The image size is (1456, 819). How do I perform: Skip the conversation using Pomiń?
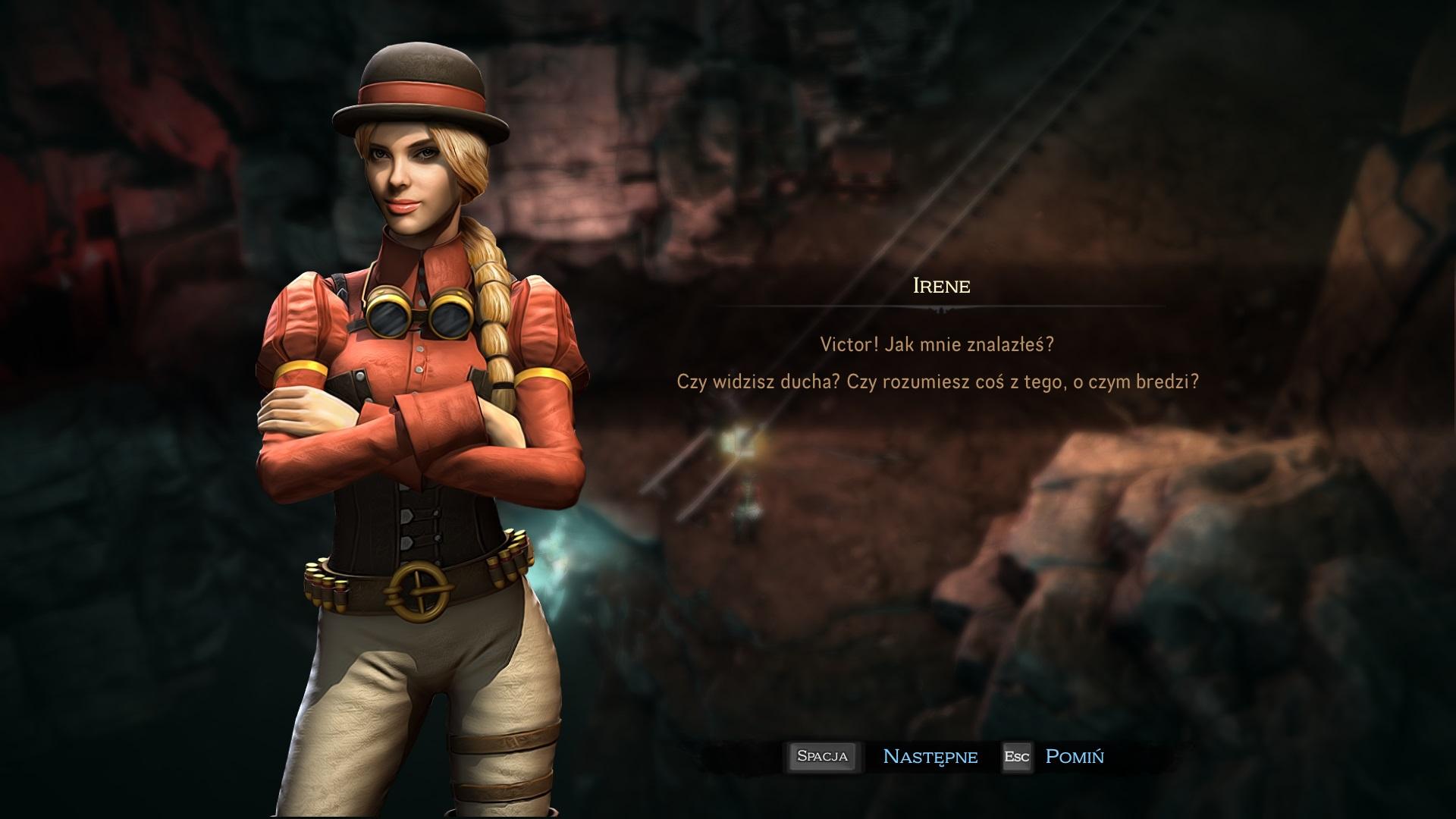[1074, 757]
